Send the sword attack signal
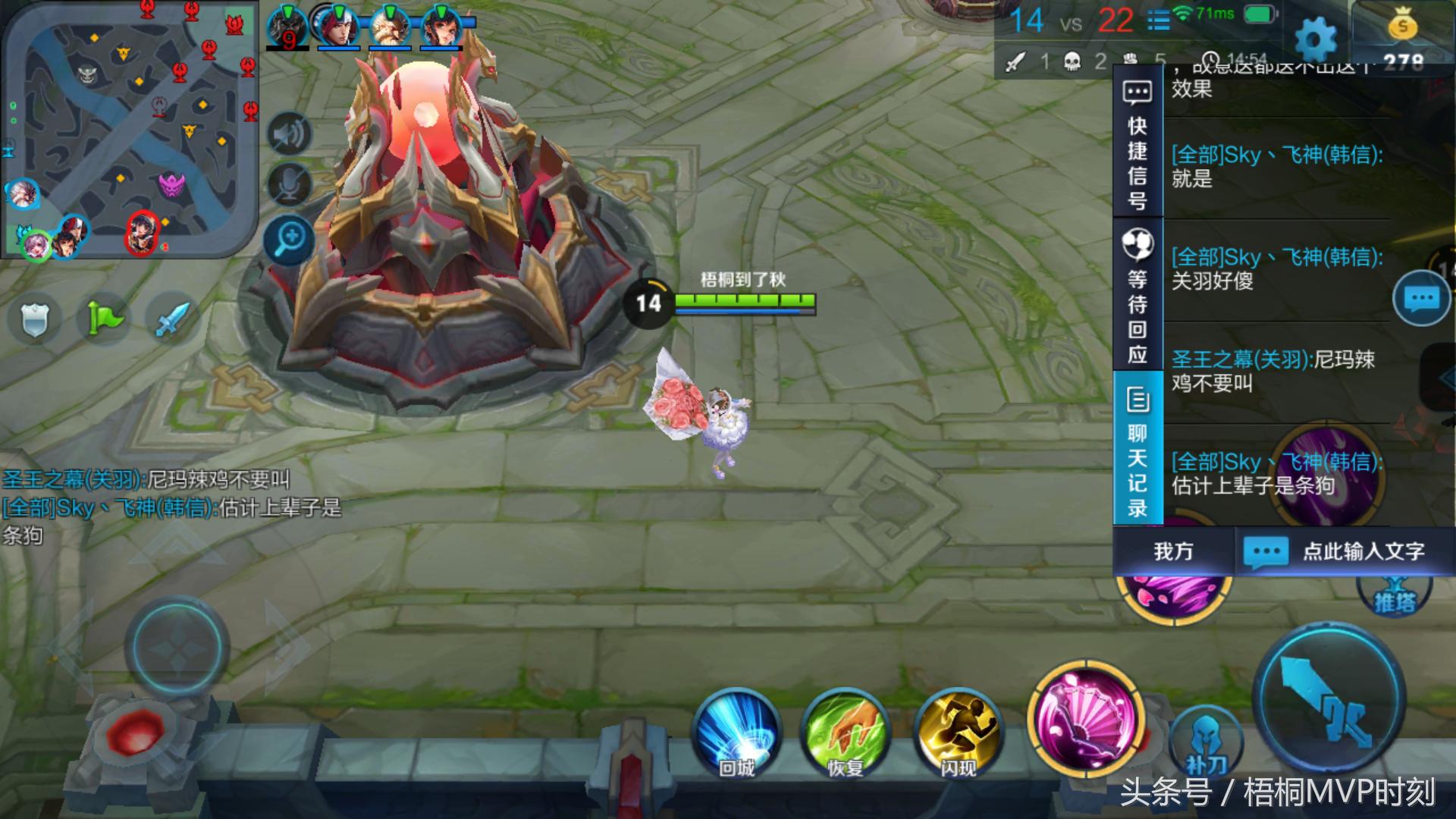The height and width of the screenshot is (819, 1456). [171, 319]
